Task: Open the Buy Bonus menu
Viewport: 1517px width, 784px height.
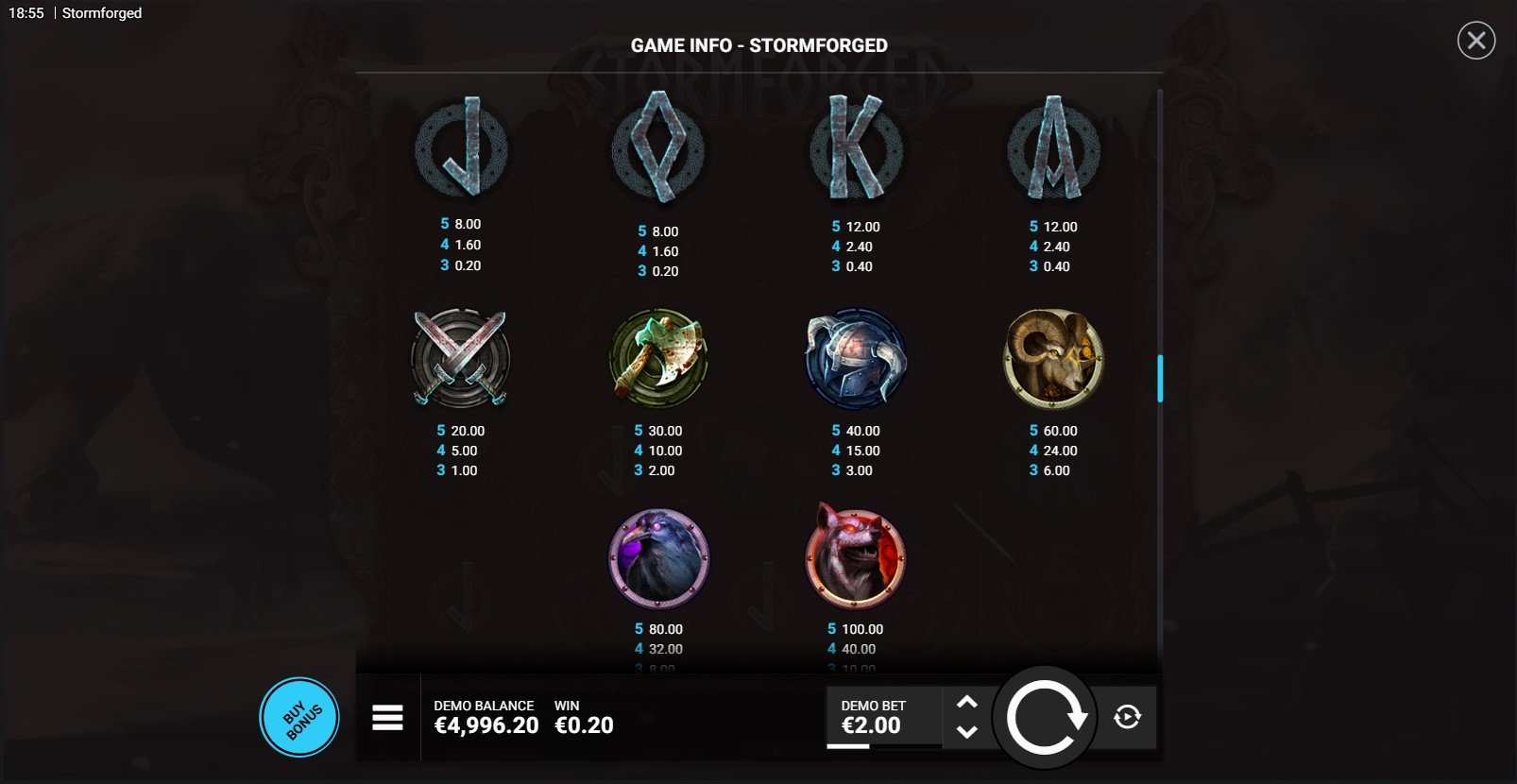Action: click(299, 718)
